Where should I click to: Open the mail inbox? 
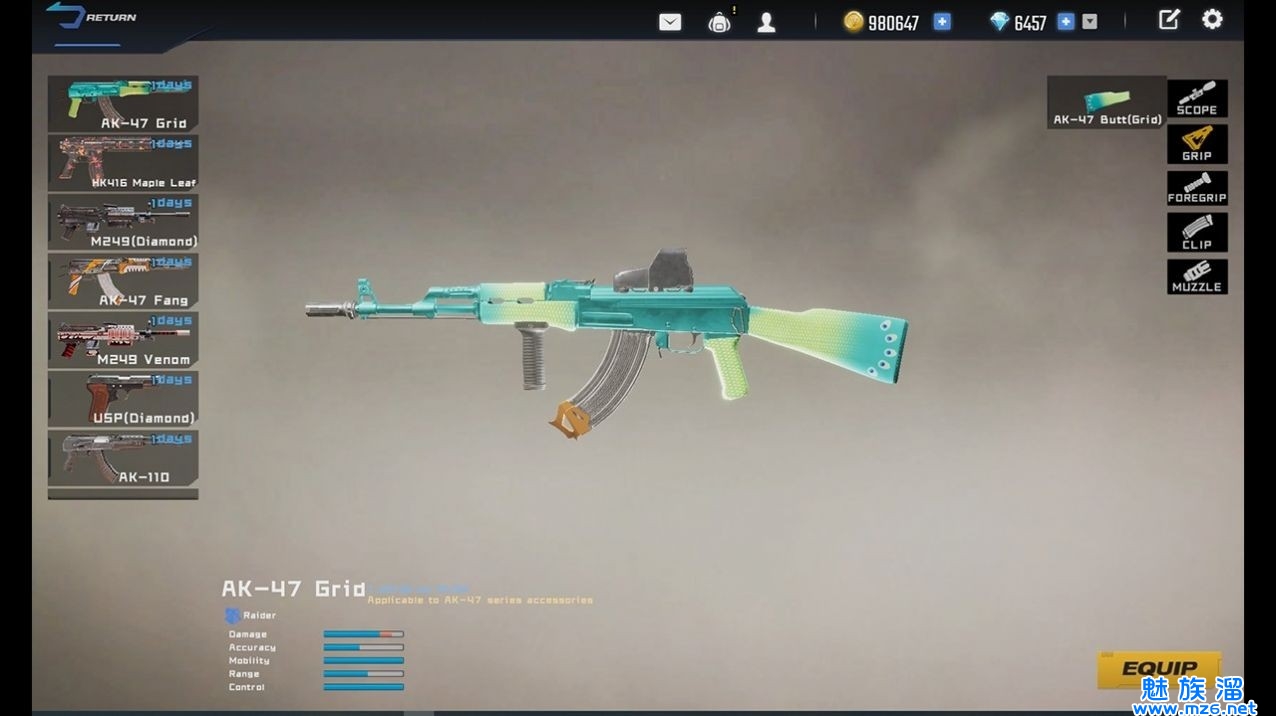pyautogui.click(x=670, y=22)
